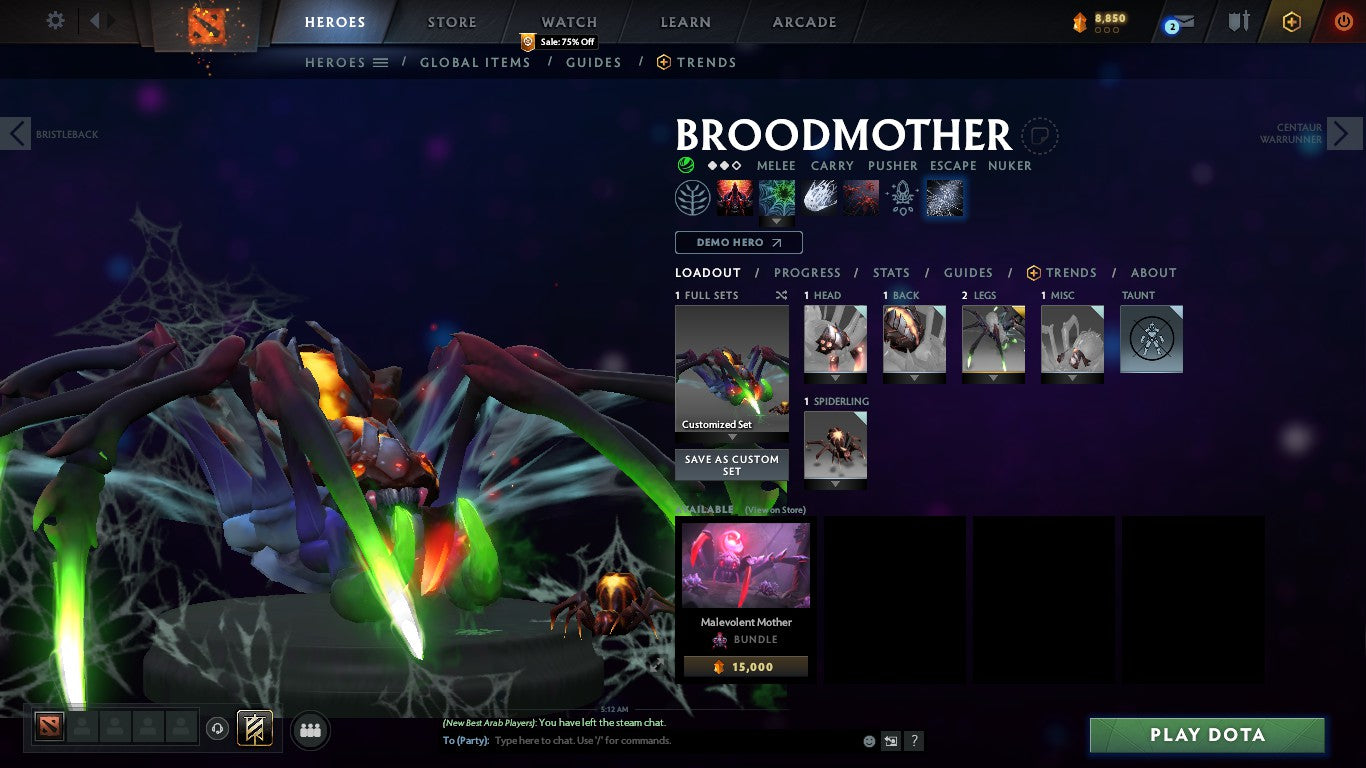This screenshot has width=1366, height=768.
Task: Expand the Spiderling slot dropdown arrow
Action: point(835,486)
